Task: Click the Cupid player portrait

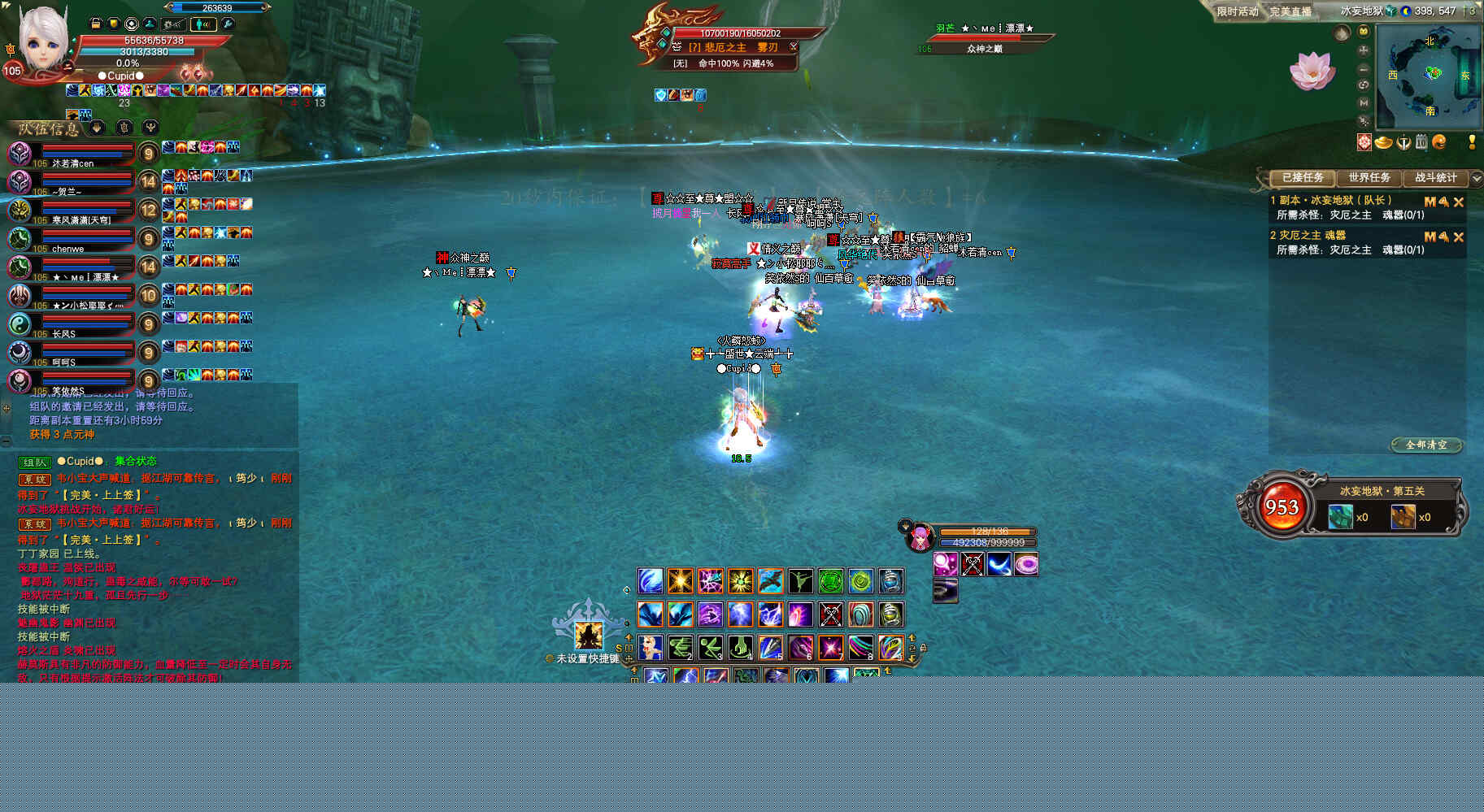Action: point(42,39)
